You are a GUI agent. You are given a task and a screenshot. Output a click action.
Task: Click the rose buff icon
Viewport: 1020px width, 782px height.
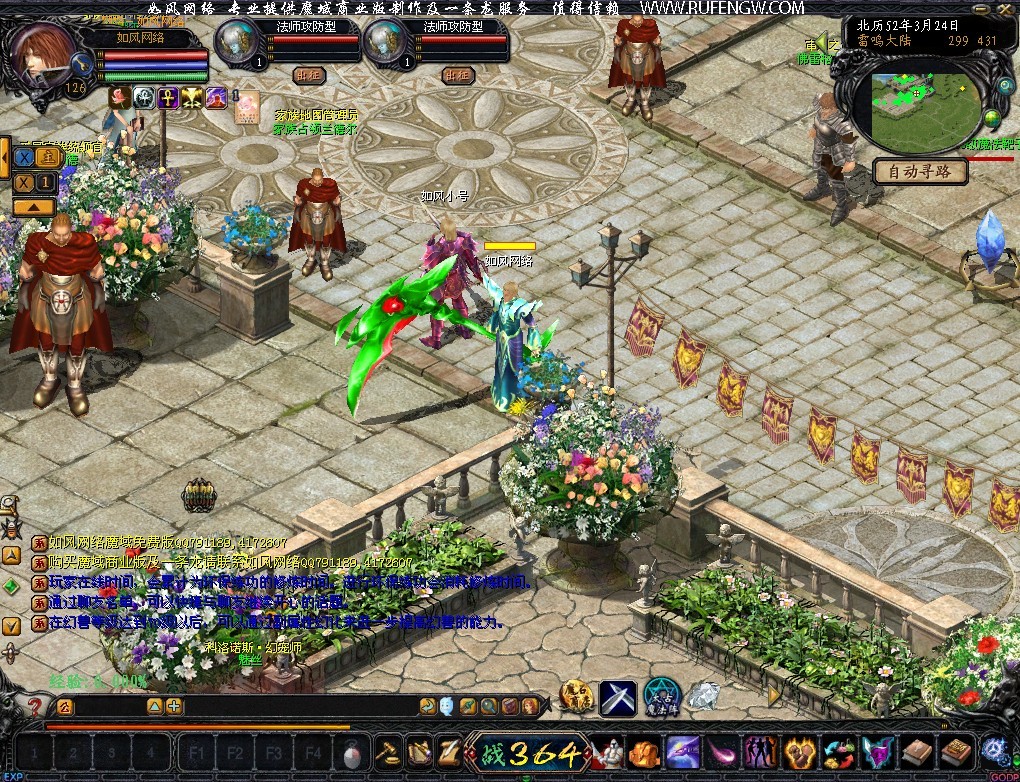[119, 97]
